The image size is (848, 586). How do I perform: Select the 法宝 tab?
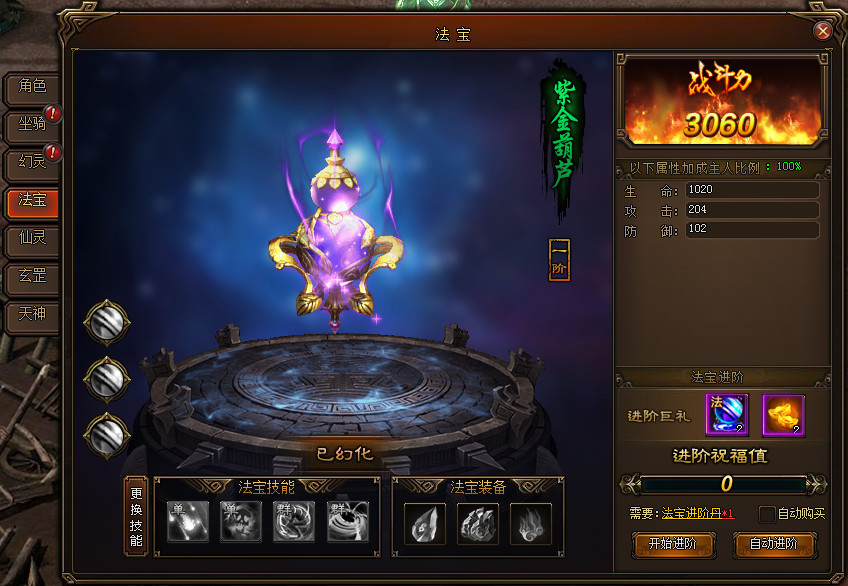33,201
